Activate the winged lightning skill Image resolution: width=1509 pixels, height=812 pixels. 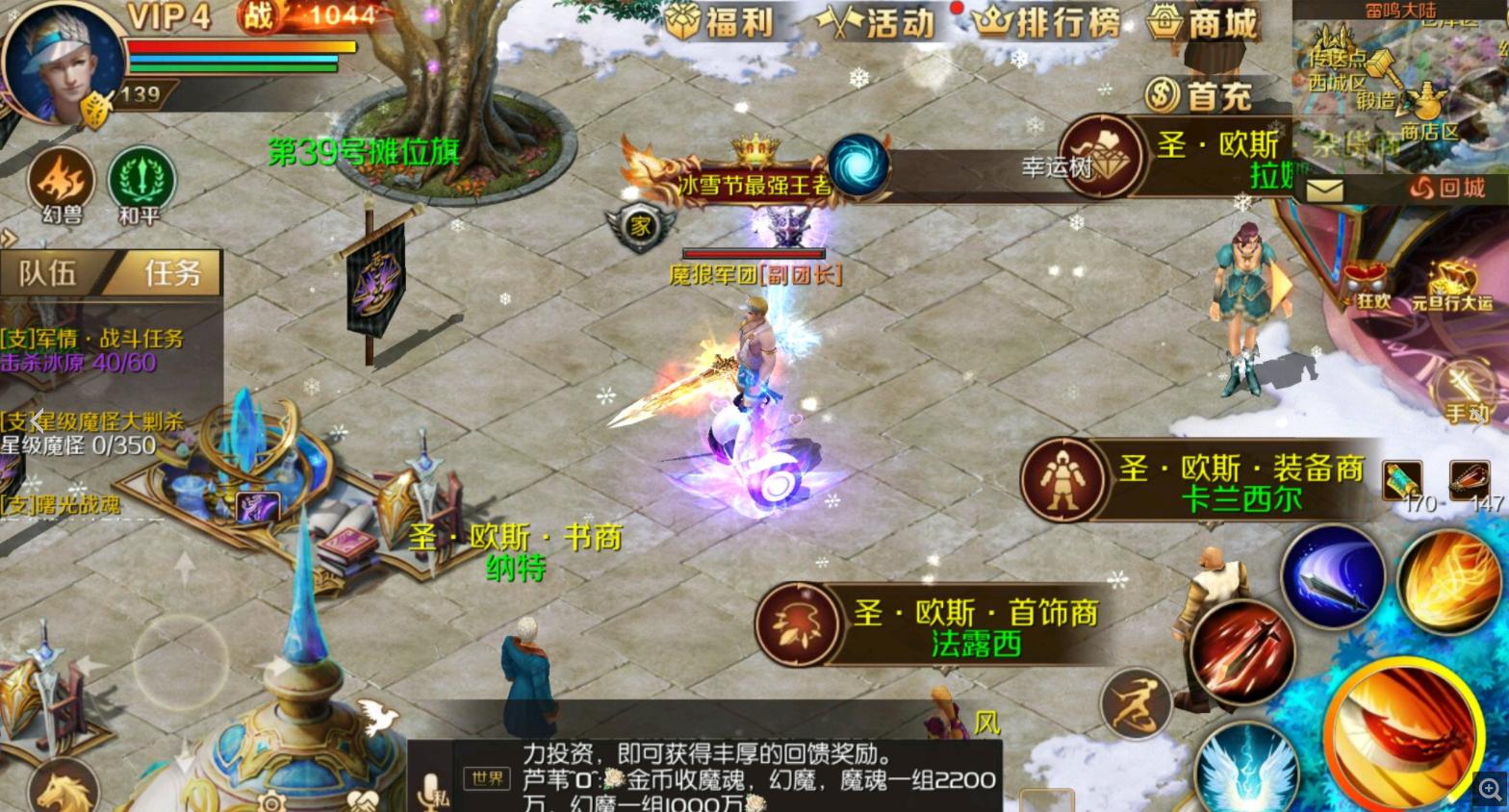pyautogui.click(x=1246, y=772)
